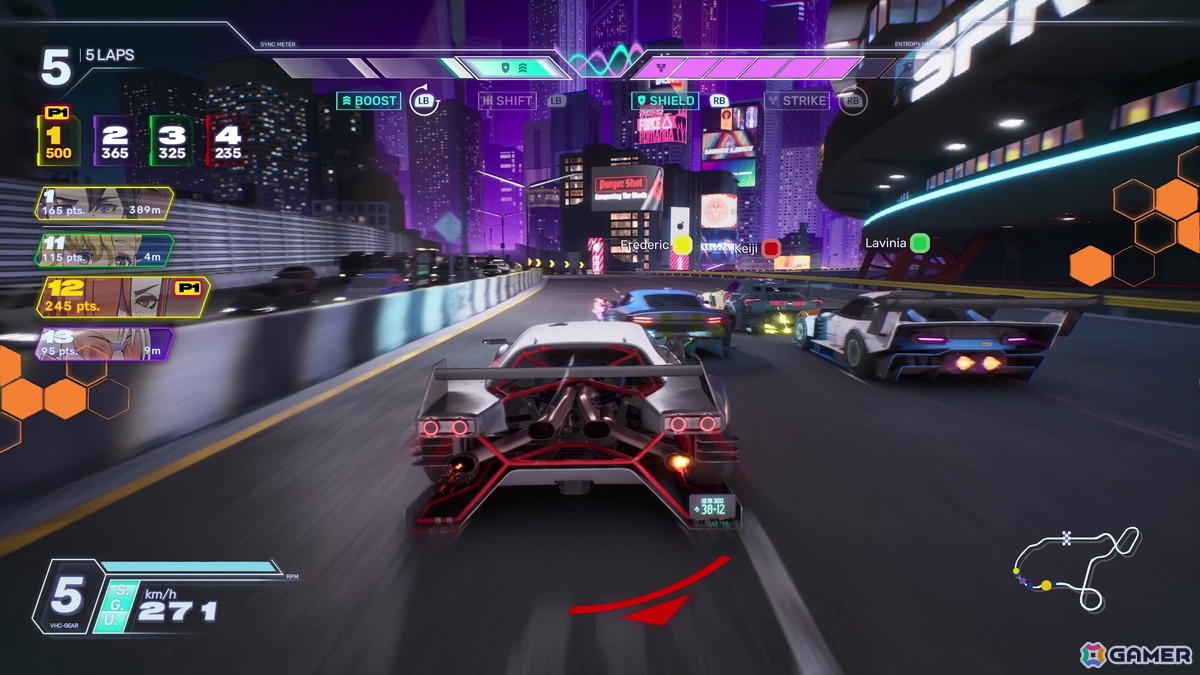The width and height of the screenshot is (1200, 675).
Task: Select Lavinia's green name tag
Action: [897, 243]
